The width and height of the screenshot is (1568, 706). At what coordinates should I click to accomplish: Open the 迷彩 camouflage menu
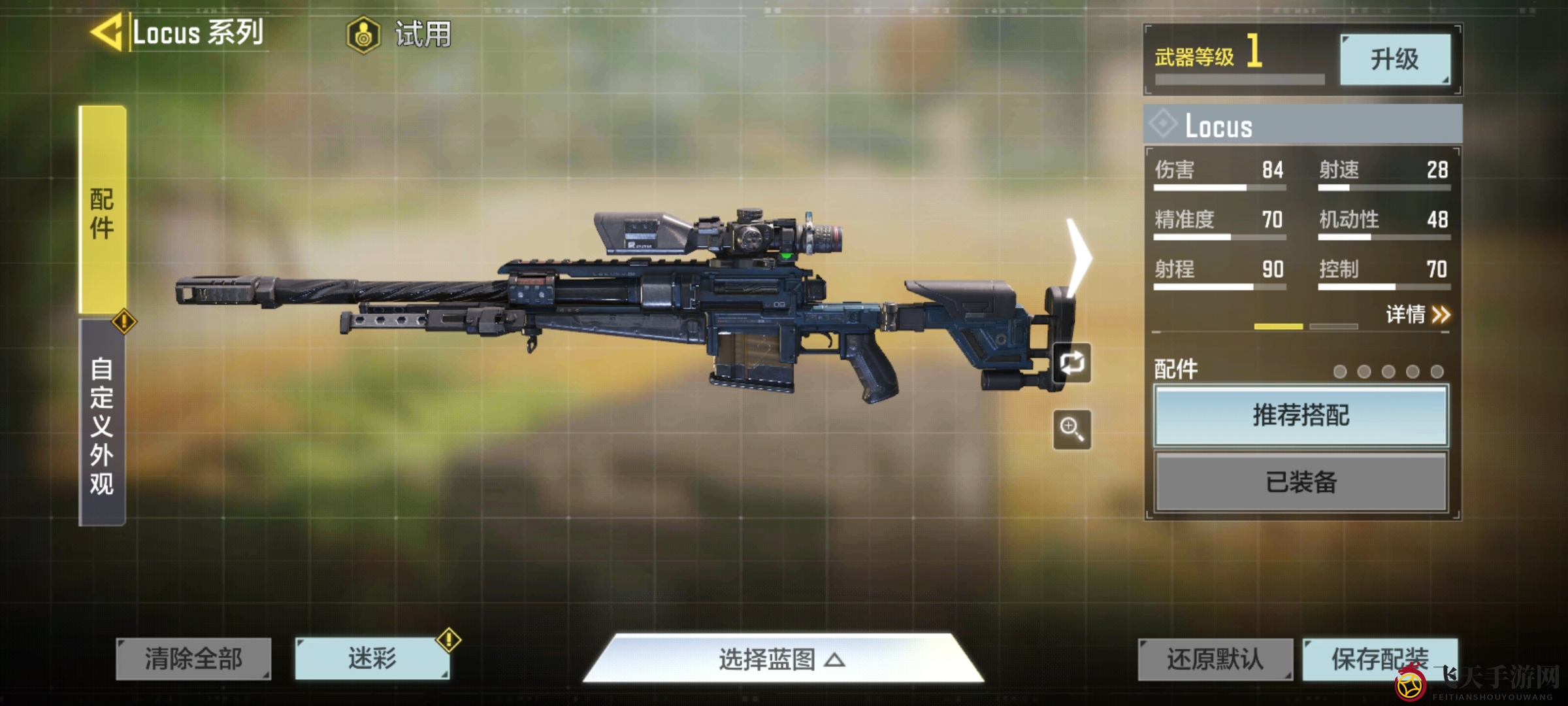click(372, 659)
